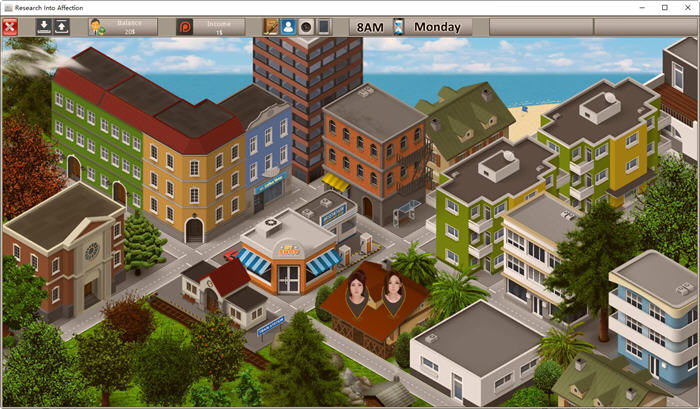Click the red X exit button

(x=11, y=26)
